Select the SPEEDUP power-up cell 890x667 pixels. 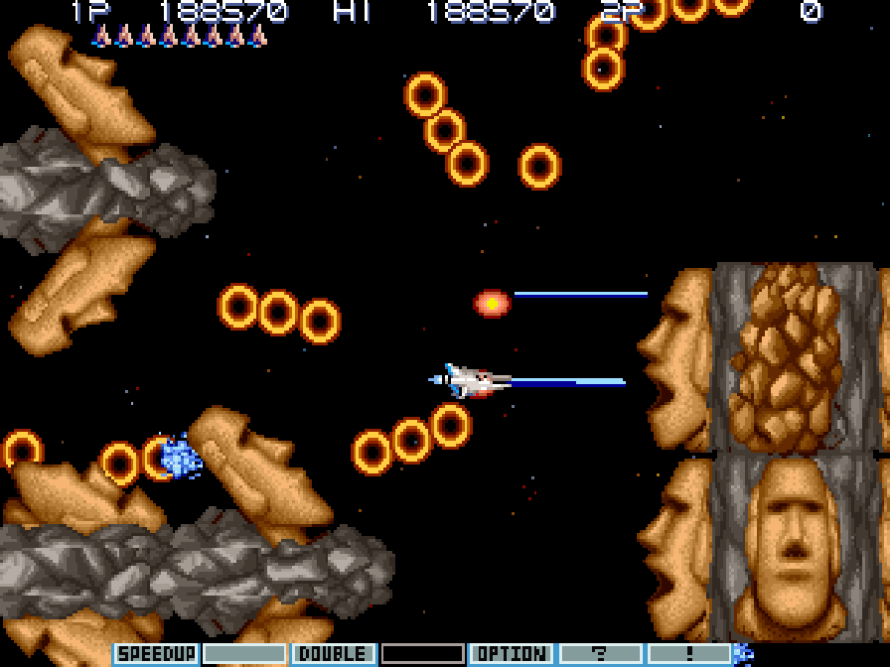tap(155, 654)
